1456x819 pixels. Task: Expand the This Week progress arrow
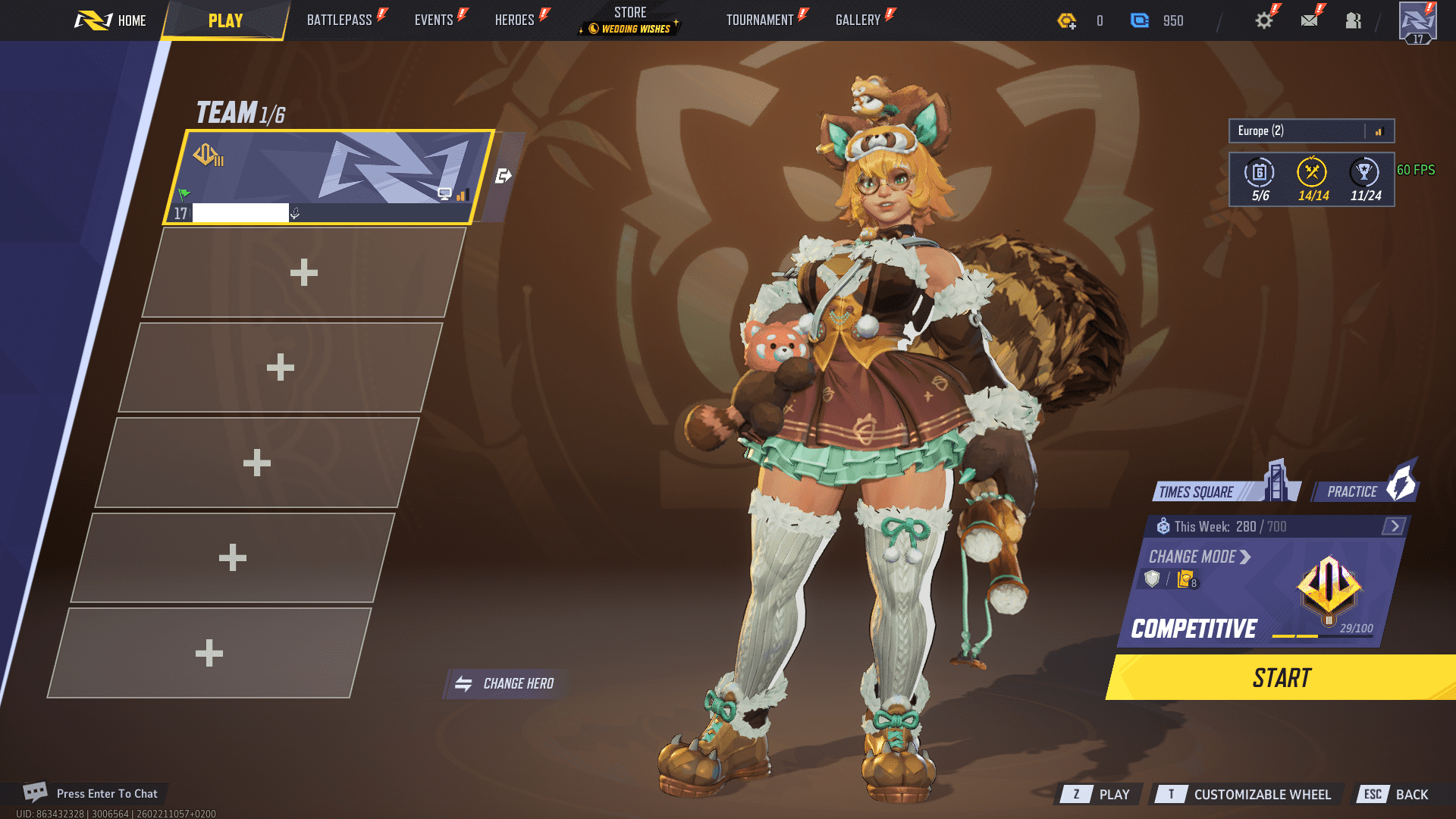1394,526
